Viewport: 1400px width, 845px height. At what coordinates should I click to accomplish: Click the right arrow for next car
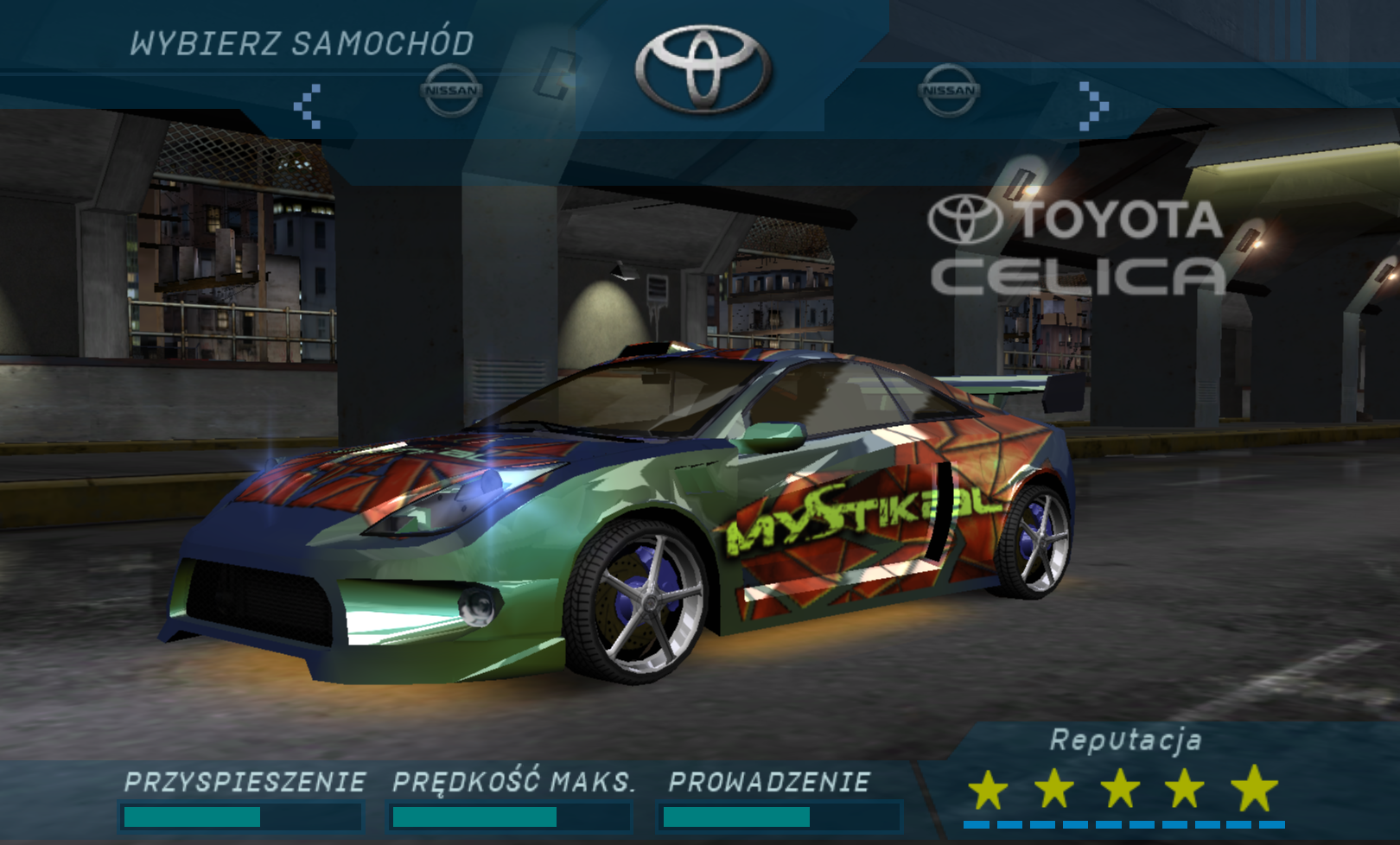pos(1093,106)
